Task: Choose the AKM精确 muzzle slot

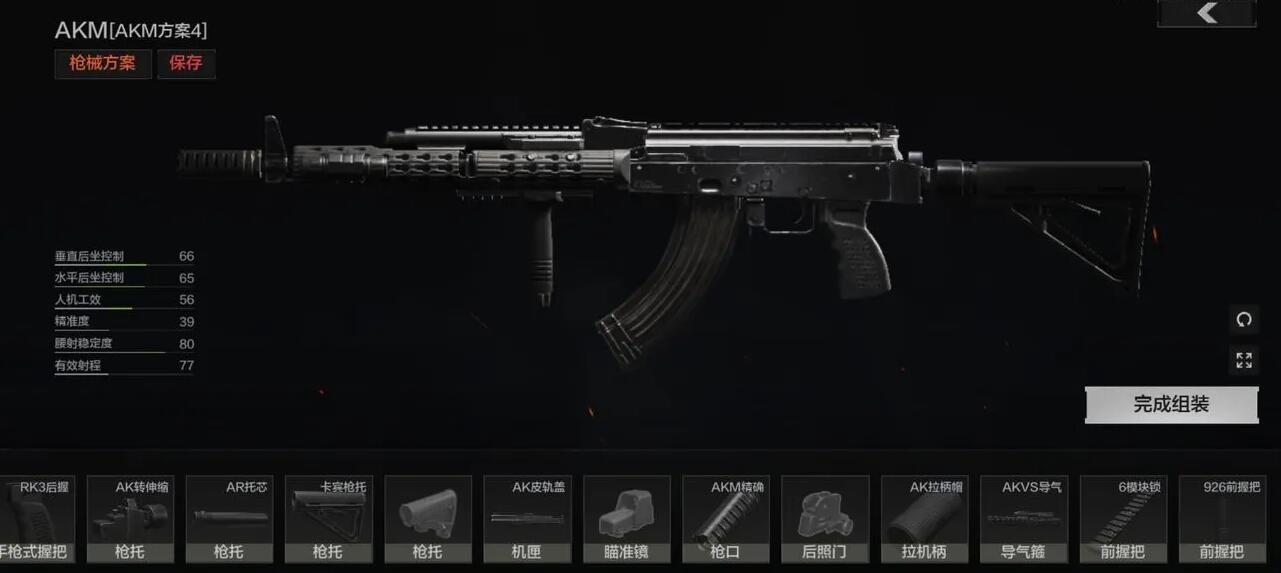Action: pos(725,518)
